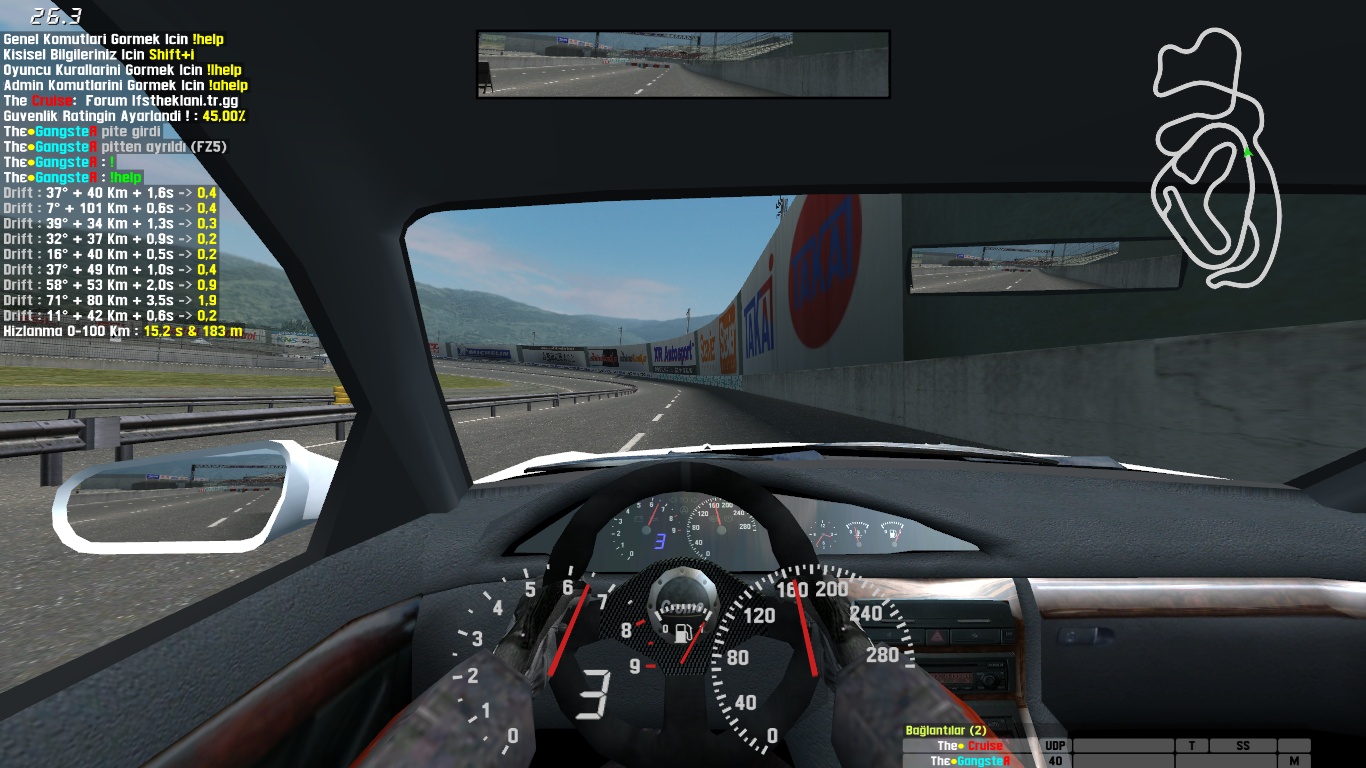Viewport: 1366px width, 768px height.
Task: Select The Cruise in the connections list
Action: [x=970, y=746]
